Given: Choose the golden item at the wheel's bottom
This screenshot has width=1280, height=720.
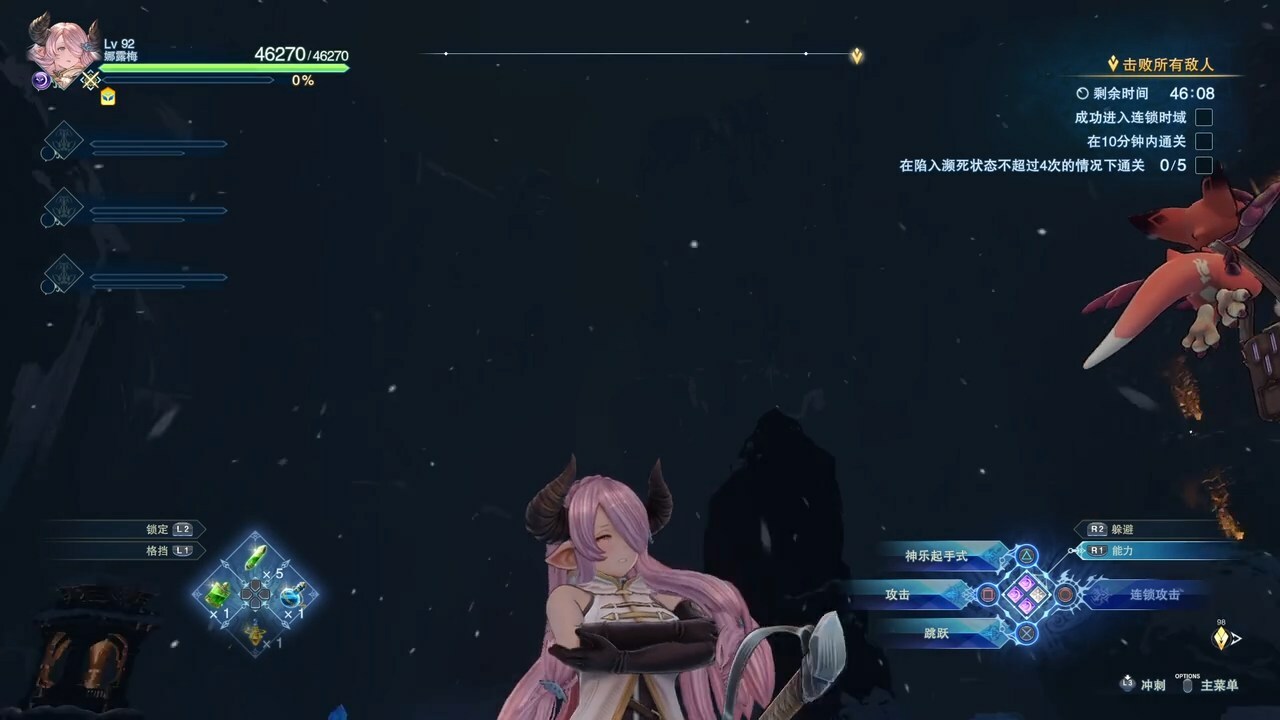Looking at the screenshot, I should click(256, 633).
